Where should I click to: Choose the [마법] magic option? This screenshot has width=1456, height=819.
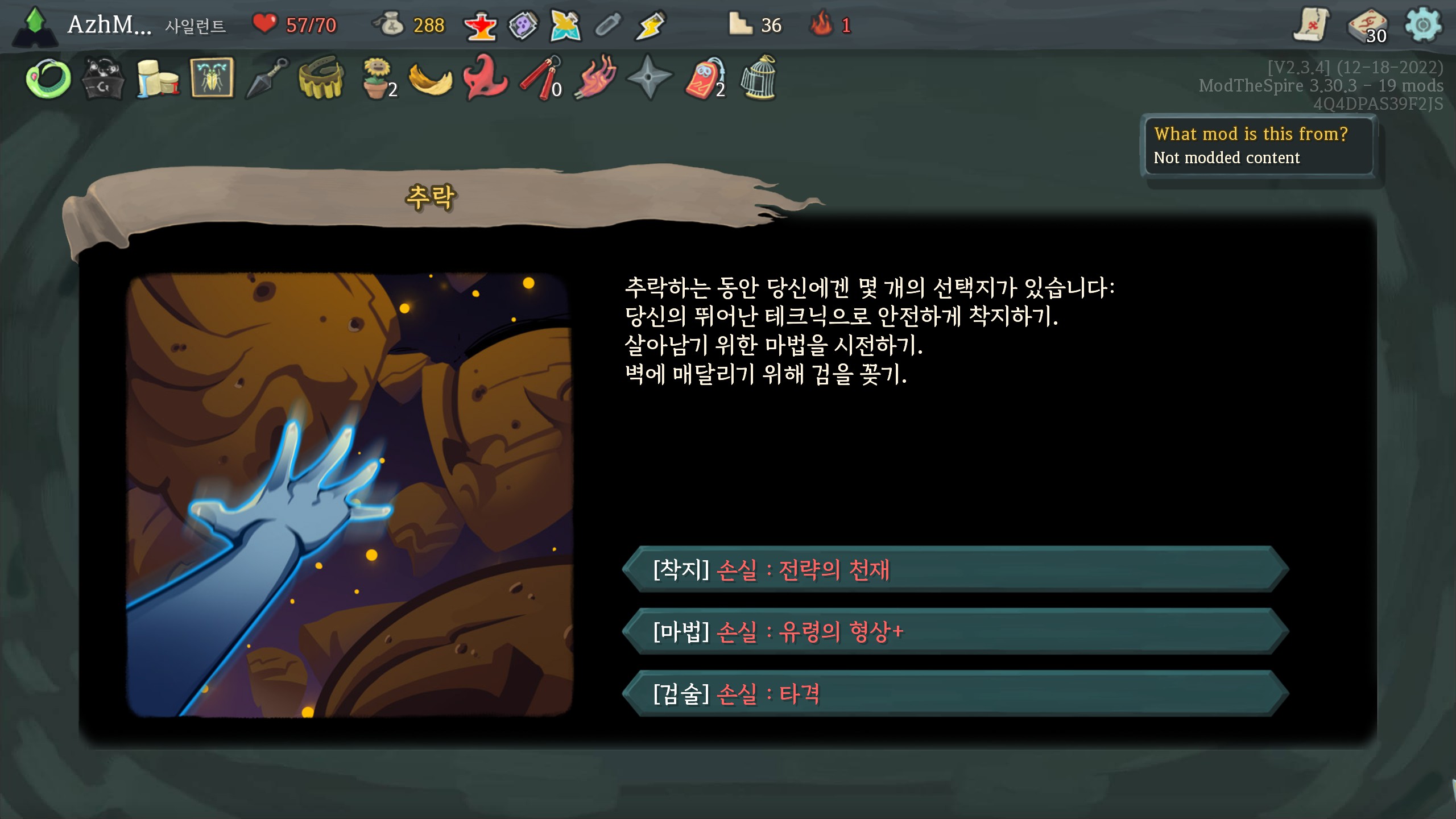[x=955, y=631]
